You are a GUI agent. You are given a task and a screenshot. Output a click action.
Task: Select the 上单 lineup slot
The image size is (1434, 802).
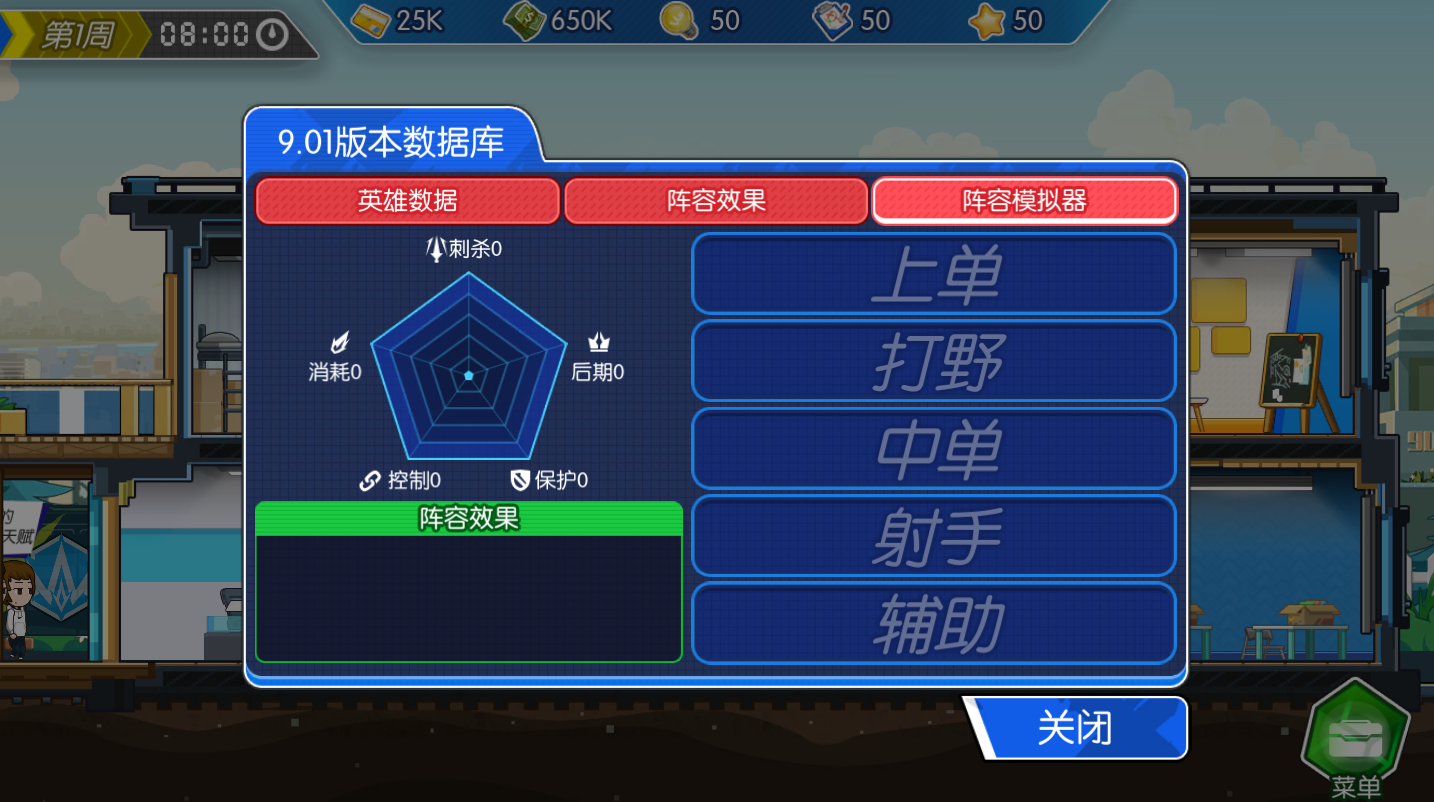pos(933,273)
